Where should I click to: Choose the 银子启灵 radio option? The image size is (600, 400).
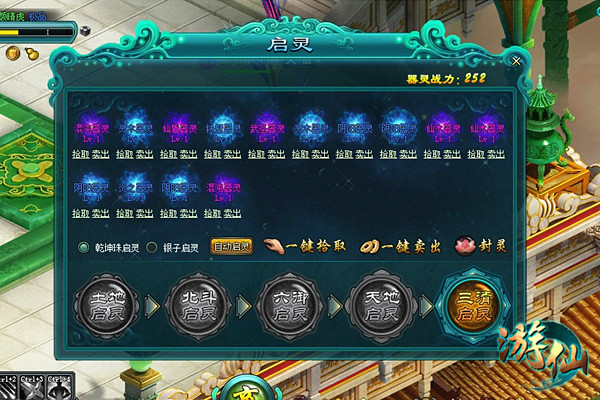152,247
